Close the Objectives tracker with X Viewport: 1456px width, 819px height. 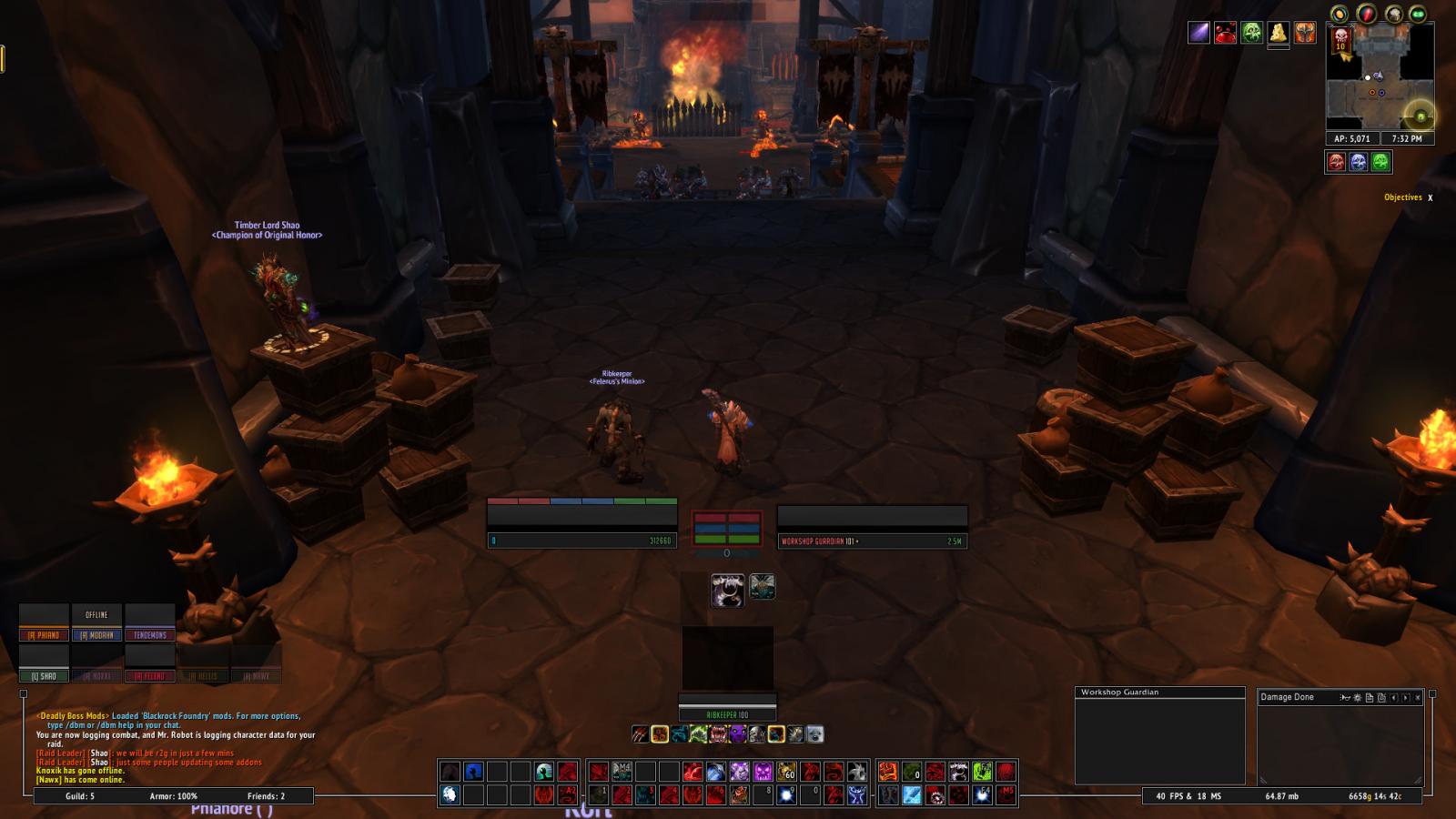[x=1430, y=197]
